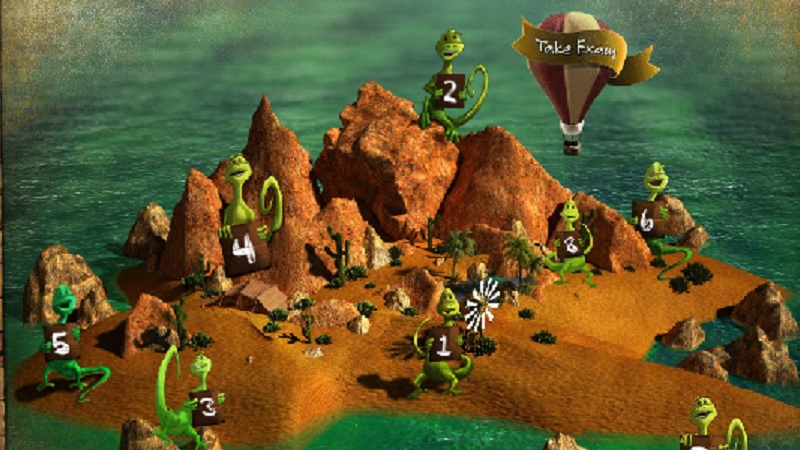Choose the lizard with the number 6 sign
Screen dimensions: 800x450
coord(647,219)
